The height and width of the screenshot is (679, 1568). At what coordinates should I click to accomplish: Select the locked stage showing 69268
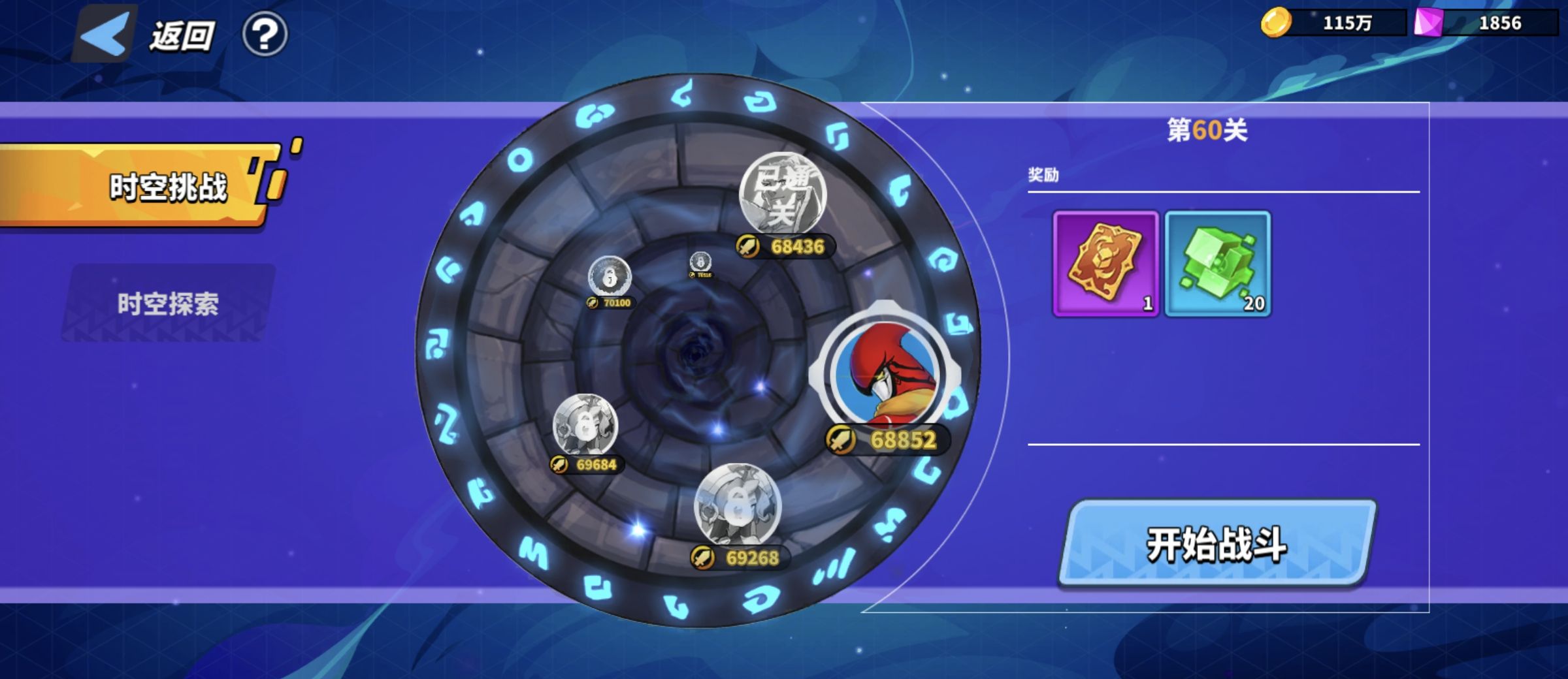click(738, 505)
